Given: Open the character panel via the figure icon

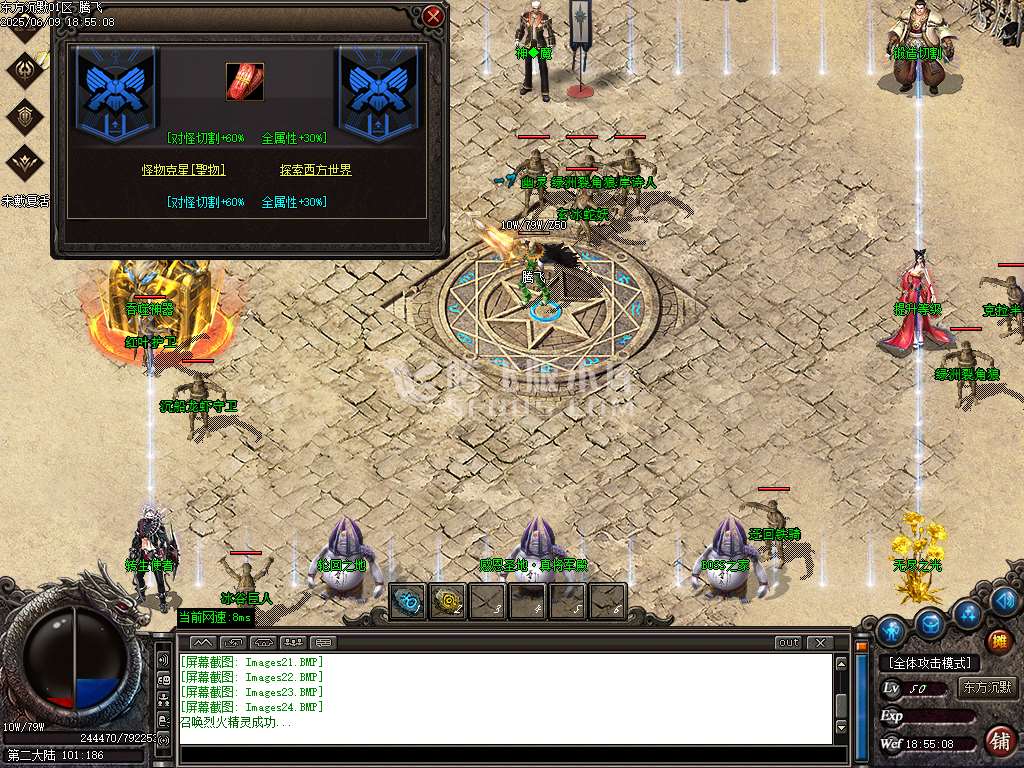Looking at the screenshot, I should pos(891,629).
